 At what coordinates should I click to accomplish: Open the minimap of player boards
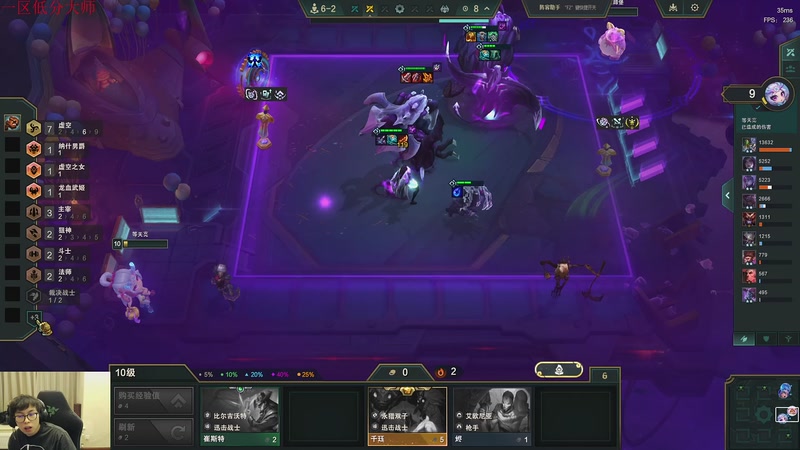coord(765,412)
